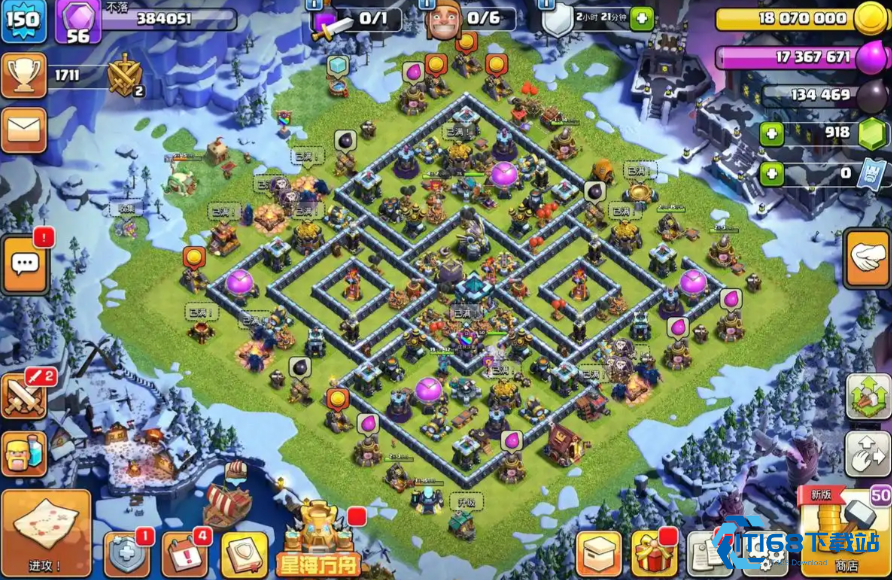
Task: Open the crossed-swords attack log
Action: point(24,397)
